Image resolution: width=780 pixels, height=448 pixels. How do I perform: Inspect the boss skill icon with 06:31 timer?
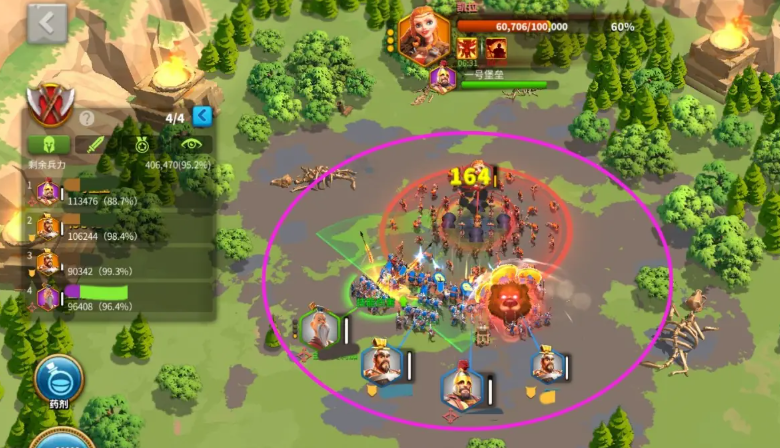tap(468, 49)
